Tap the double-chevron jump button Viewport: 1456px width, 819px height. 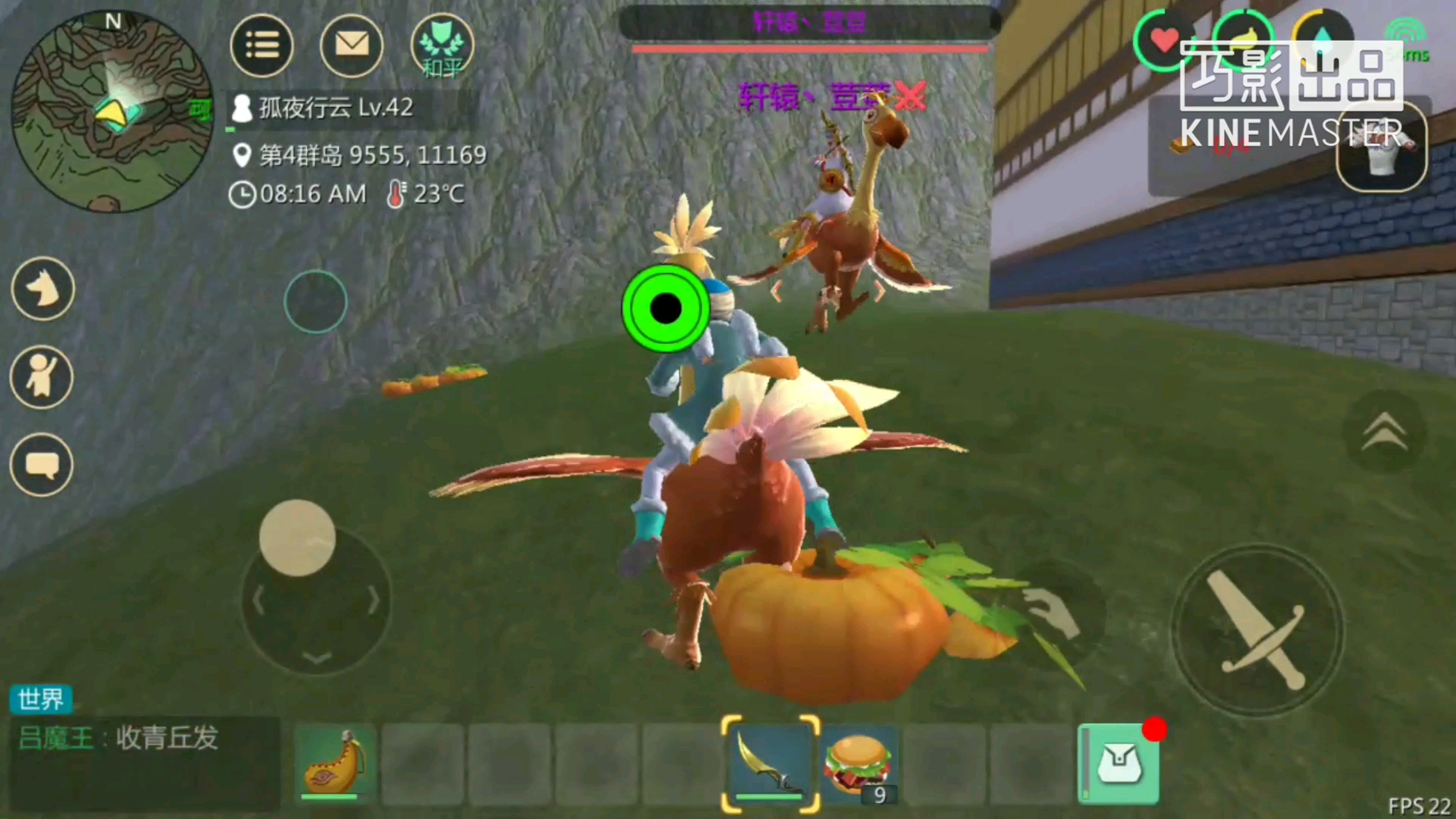(x=1385, y=432)
